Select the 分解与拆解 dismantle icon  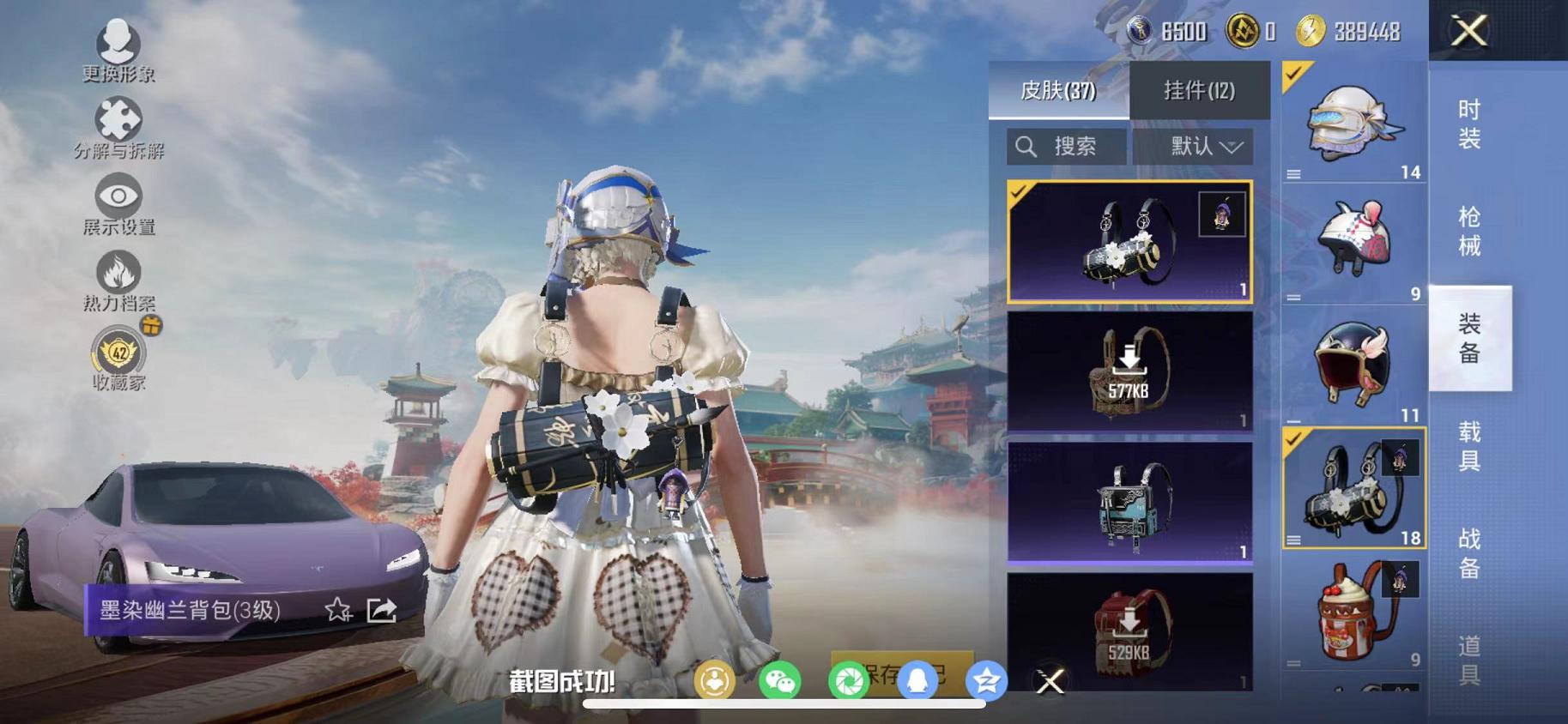click(x=120, y=120)
